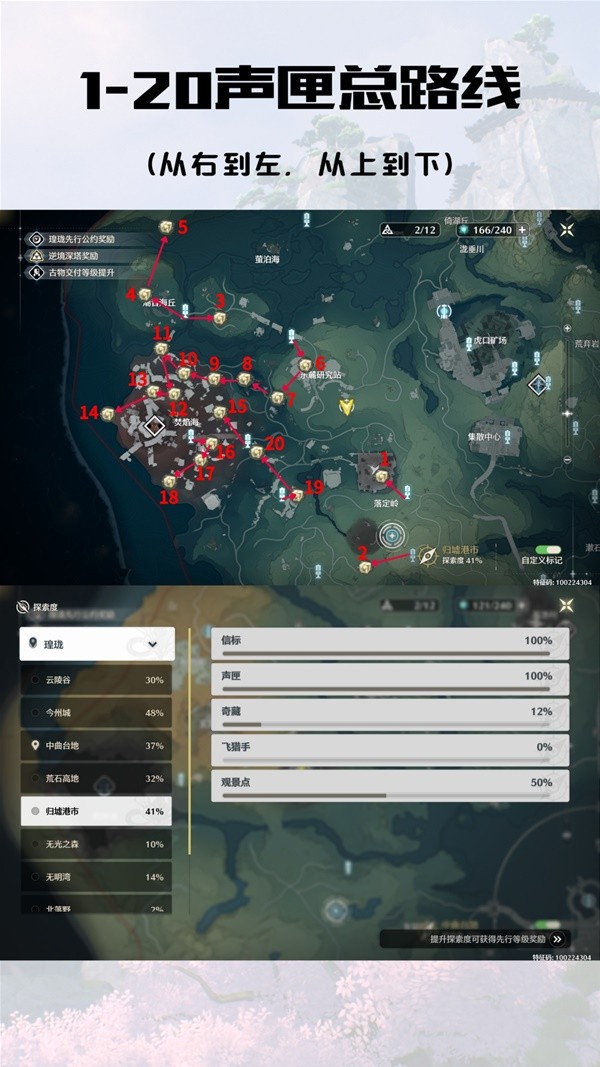This screenshot has width=600, height=1067.
Task: Click the plus button beside 166/240
Action: tap(521, 229)
